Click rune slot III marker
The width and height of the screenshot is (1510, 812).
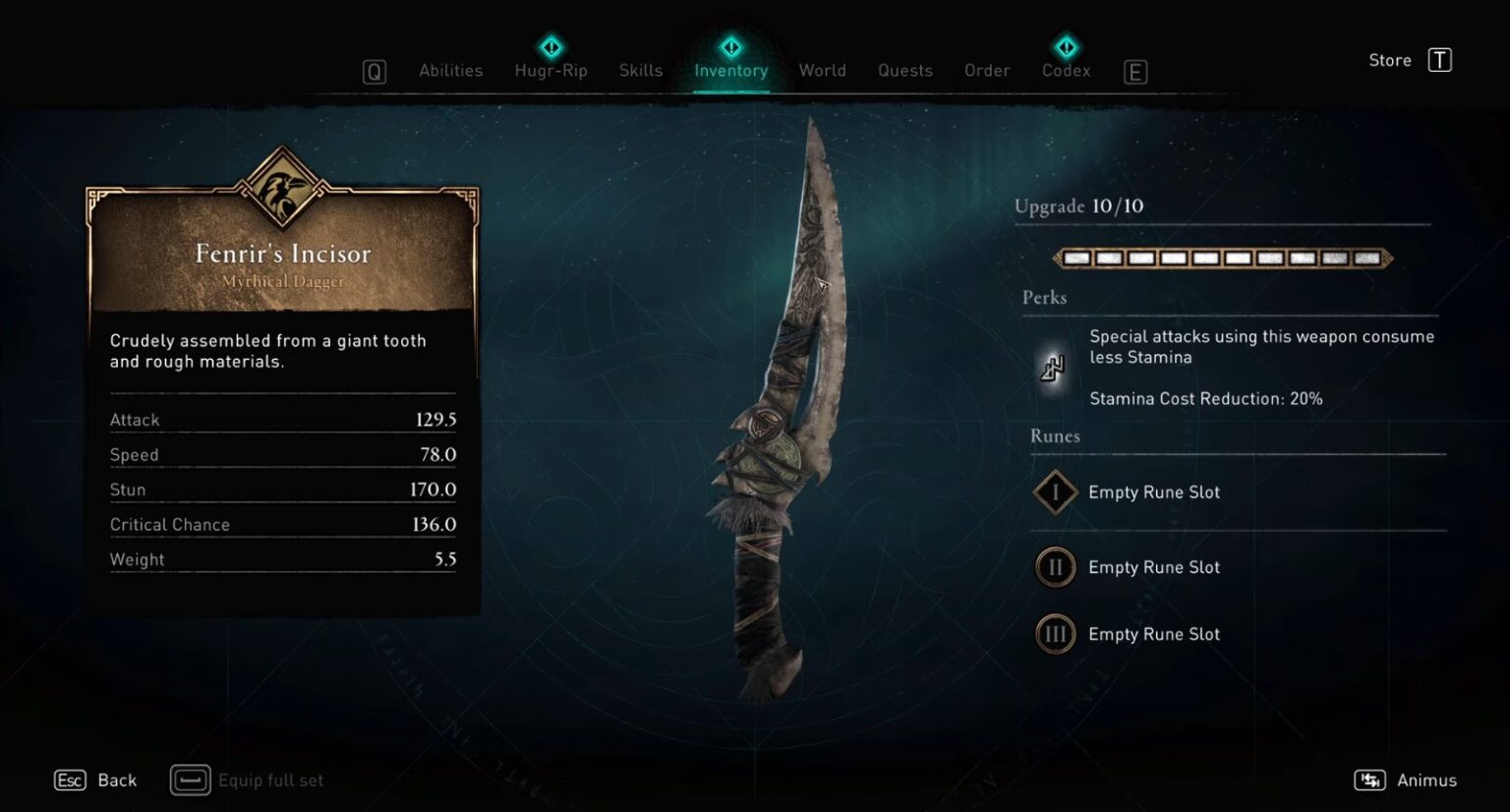click(1054, 634)
